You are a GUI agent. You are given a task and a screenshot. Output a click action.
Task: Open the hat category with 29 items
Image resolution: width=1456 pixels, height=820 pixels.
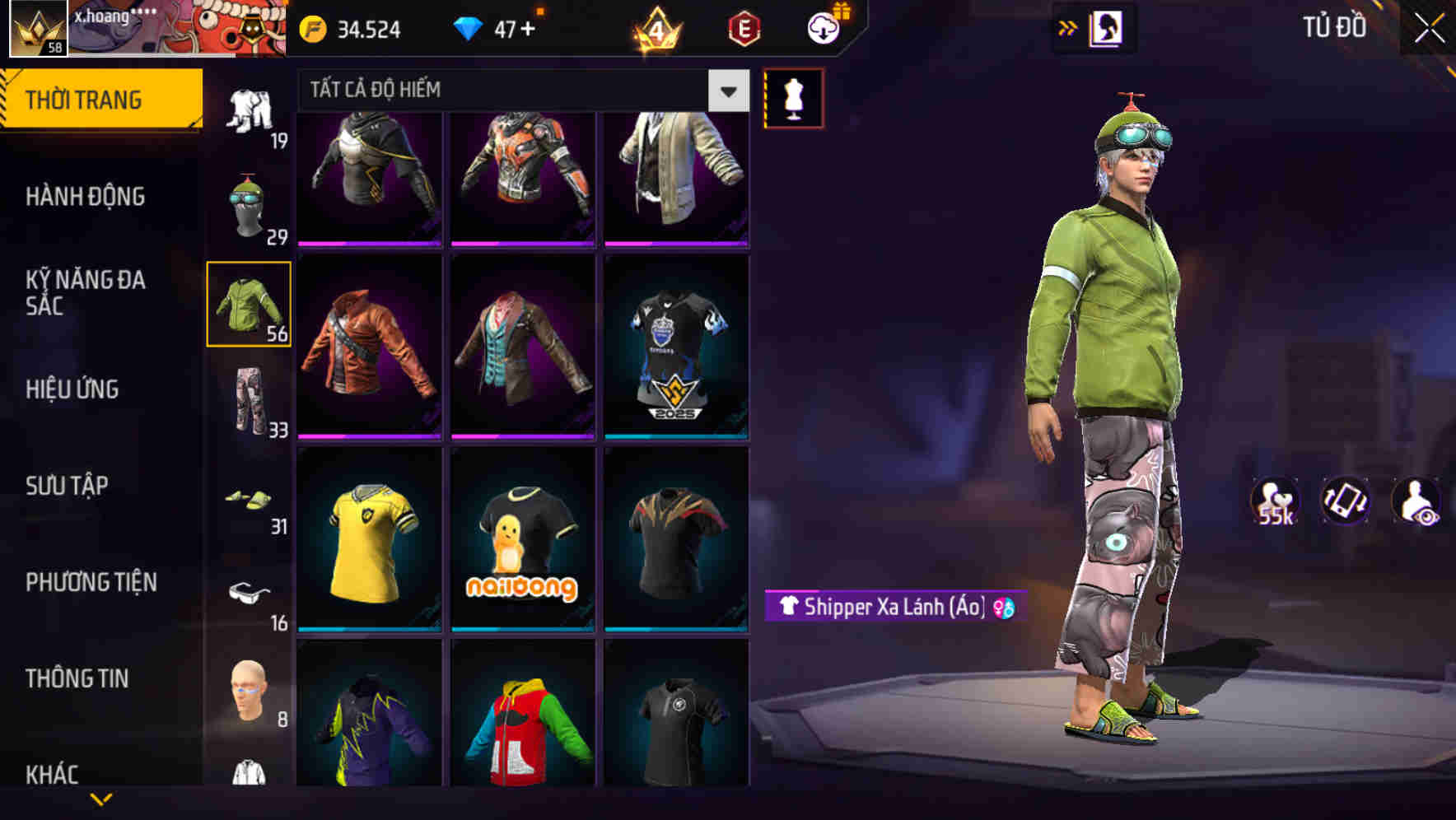pos(249,206)
